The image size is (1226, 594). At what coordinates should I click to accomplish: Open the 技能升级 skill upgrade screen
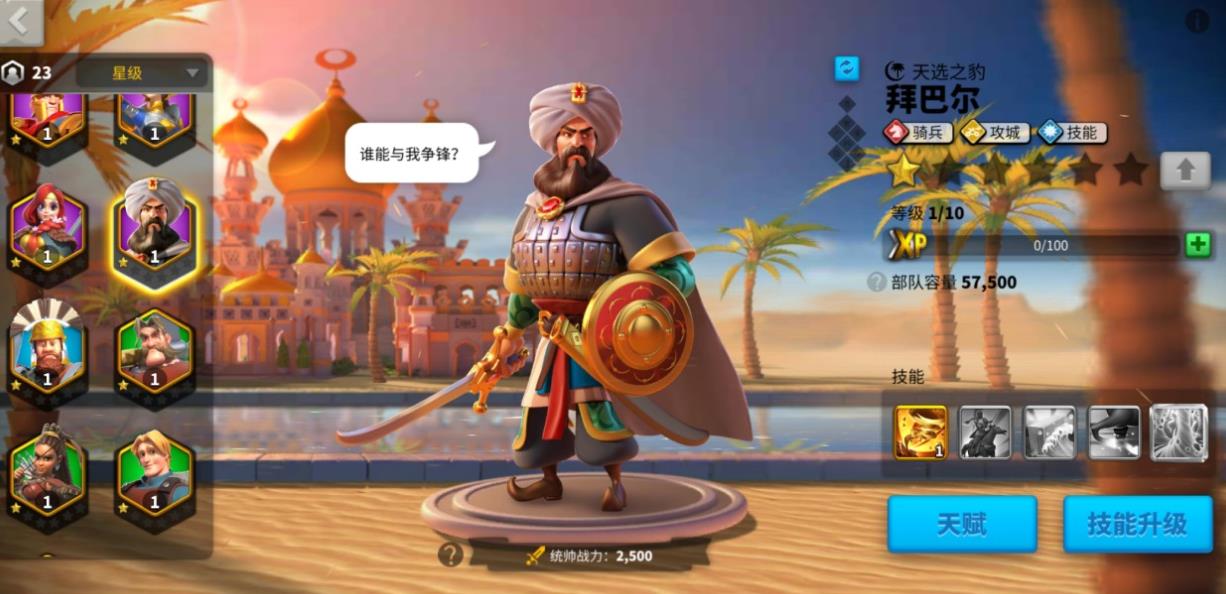[1137, 524]
